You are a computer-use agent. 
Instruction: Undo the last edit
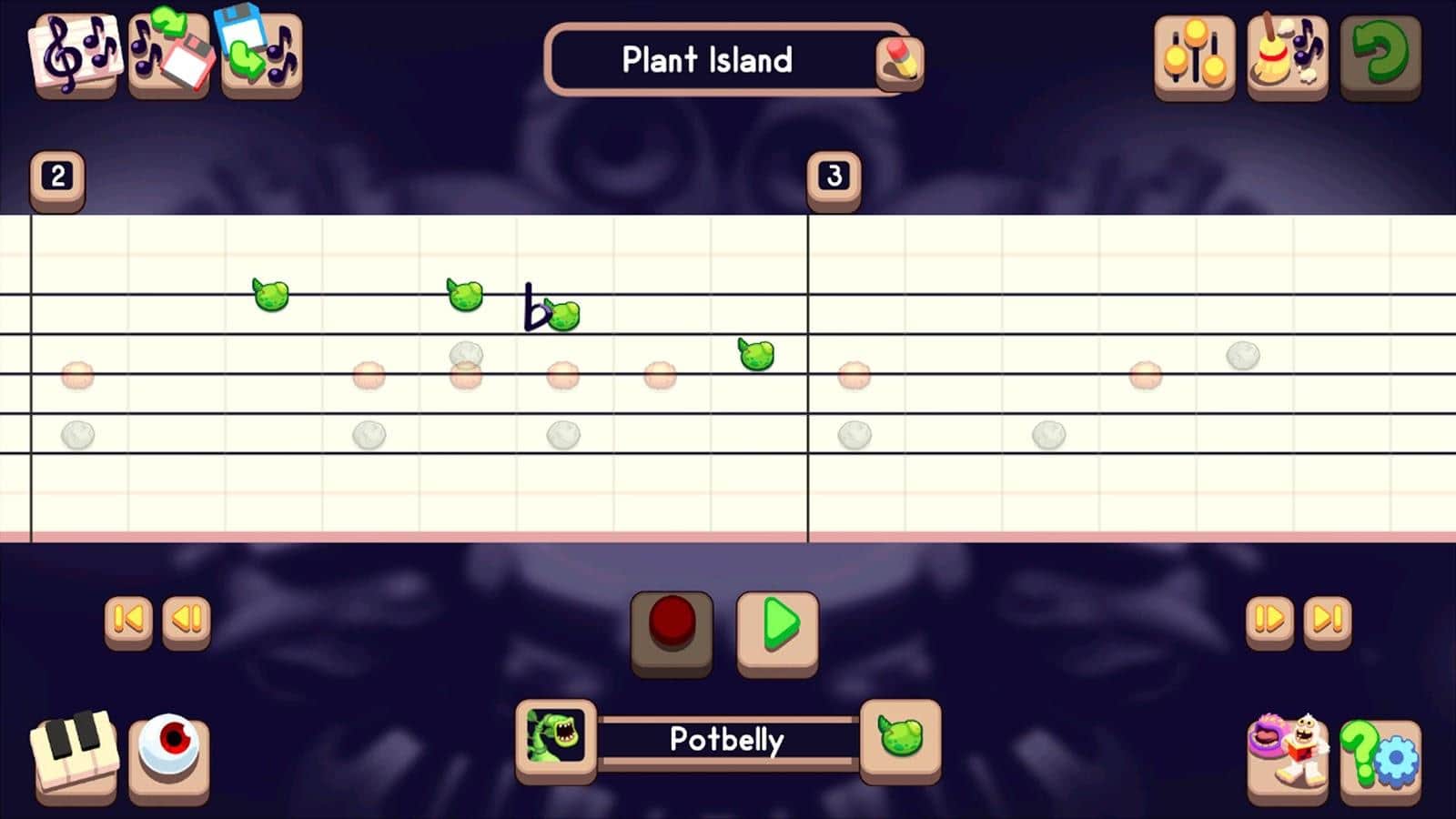1381,55
